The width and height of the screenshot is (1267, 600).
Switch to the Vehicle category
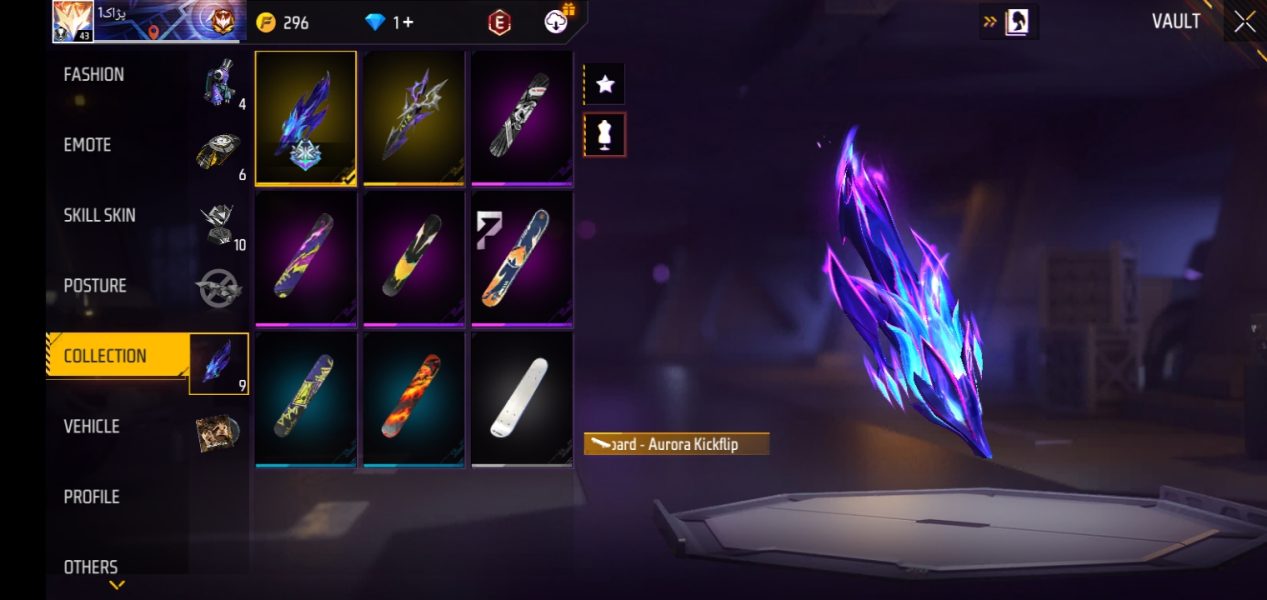92,426
